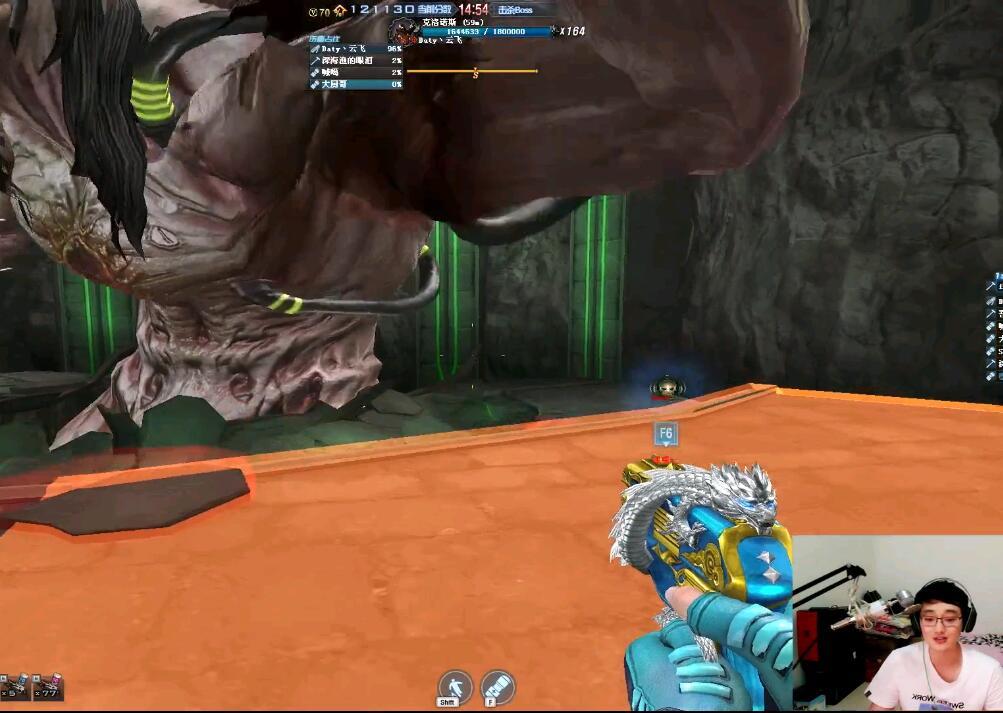Click the 咳嗽 player row in damage list
Image resolution: width=1003 pixels, height=713 pixels.
click(x=355, y=72)
